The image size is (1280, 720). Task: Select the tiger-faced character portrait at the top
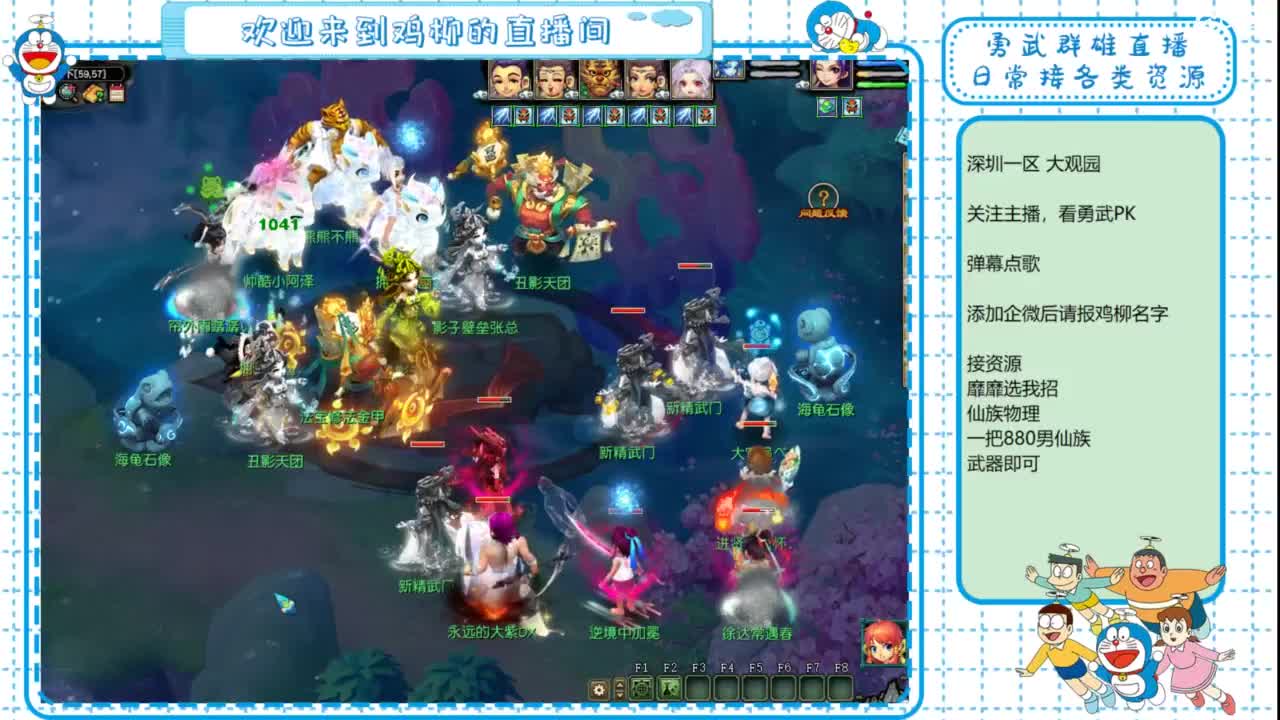coord(598,79)
